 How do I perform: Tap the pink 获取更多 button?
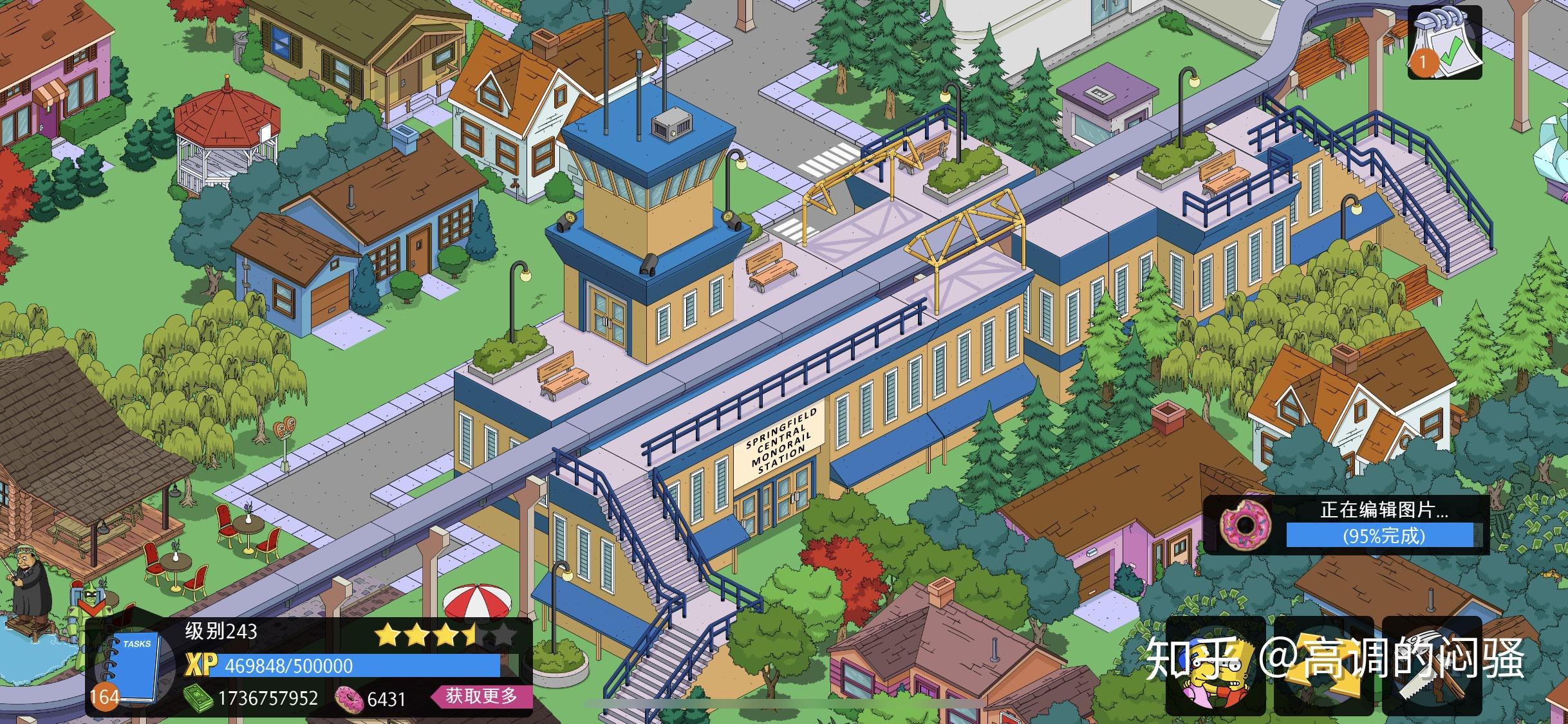(481, 696)
